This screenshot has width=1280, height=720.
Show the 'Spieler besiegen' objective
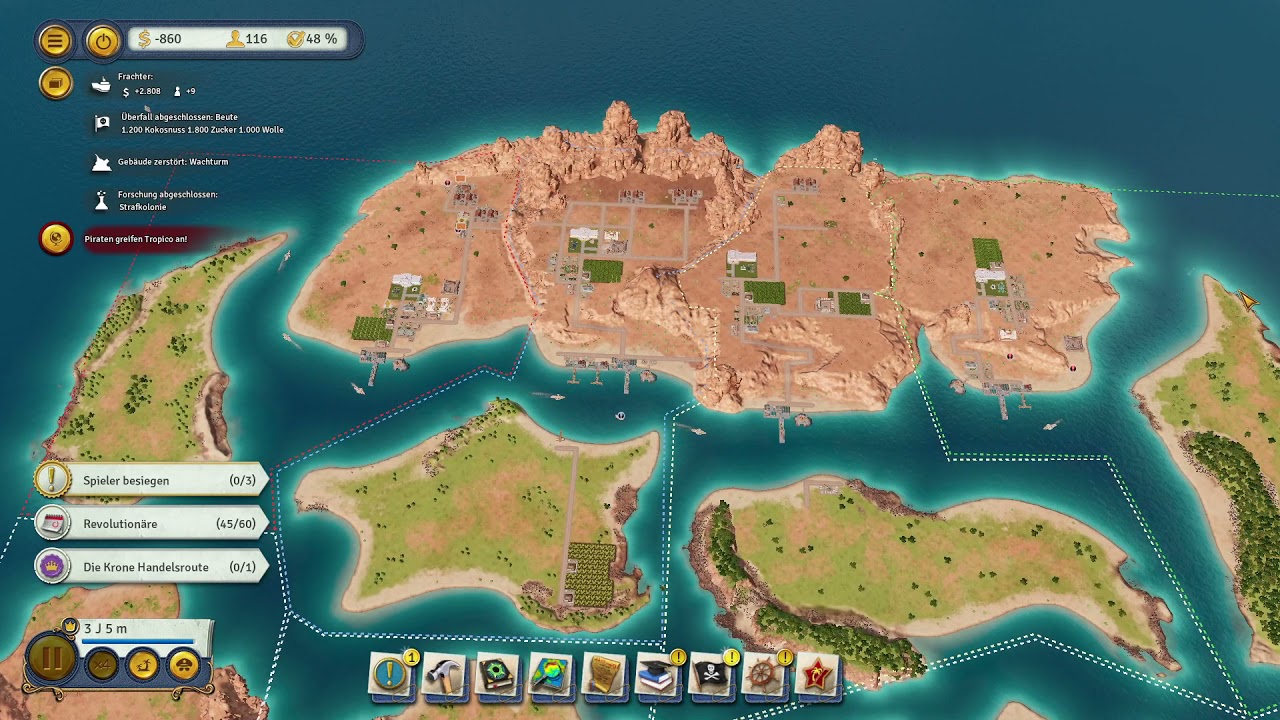click(152, 480)
